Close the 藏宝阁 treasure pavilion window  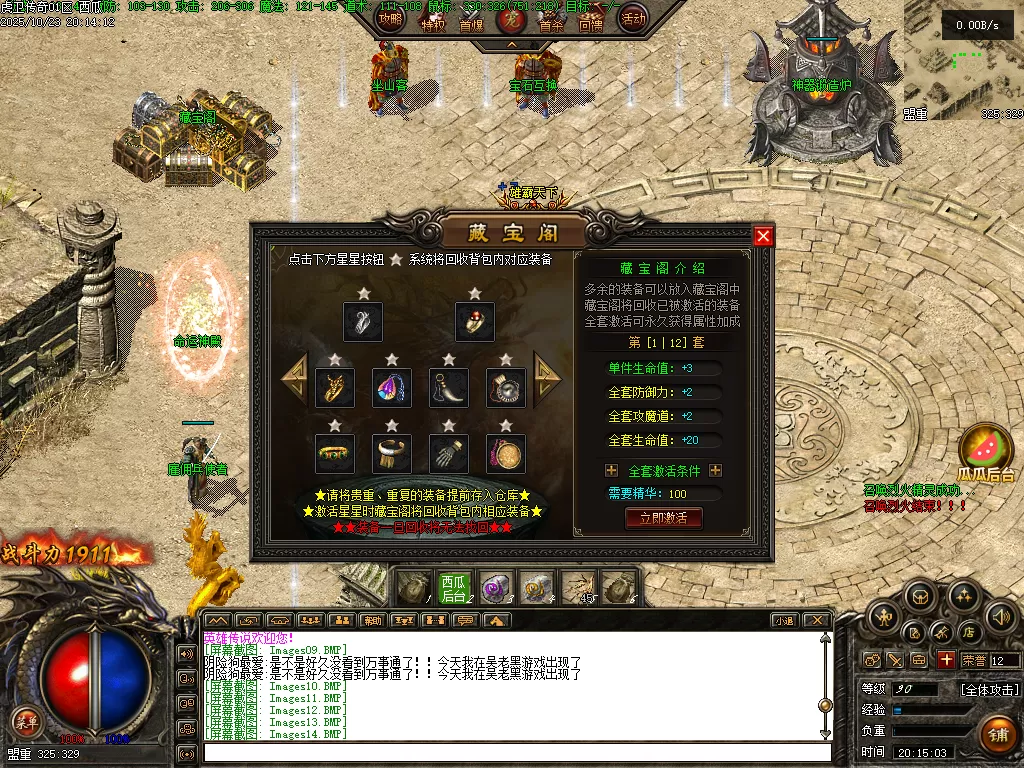point(763,236)
